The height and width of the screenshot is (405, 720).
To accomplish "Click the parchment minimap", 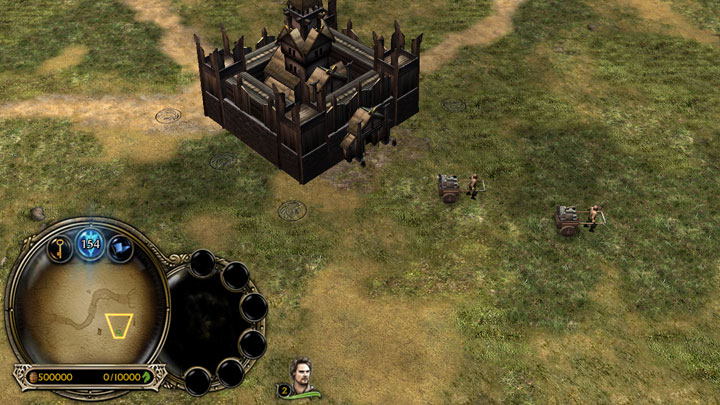I will [88, 310].
